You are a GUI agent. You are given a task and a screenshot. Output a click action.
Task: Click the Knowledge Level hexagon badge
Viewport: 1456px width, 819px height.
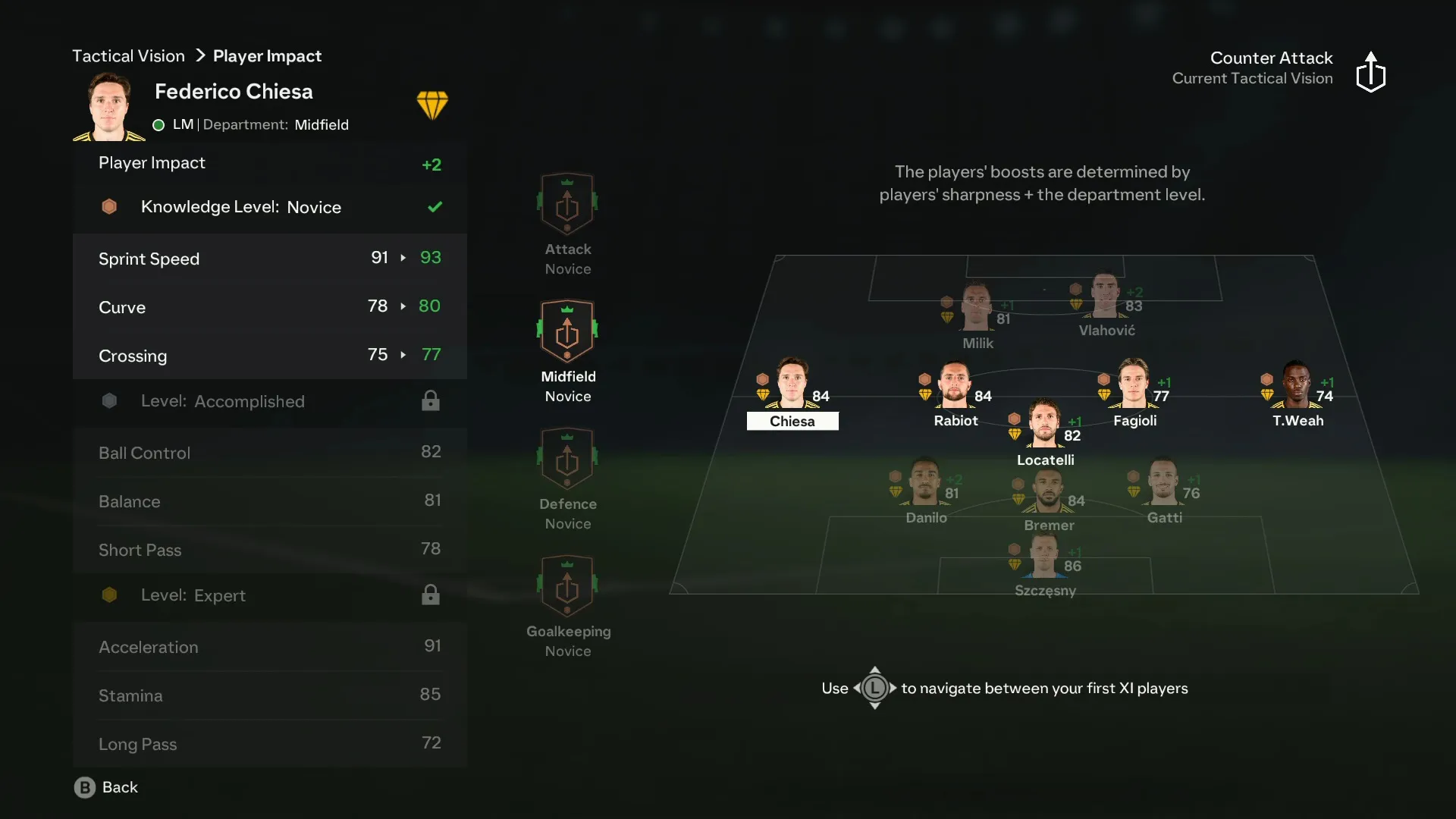click(x=109, y=206)
